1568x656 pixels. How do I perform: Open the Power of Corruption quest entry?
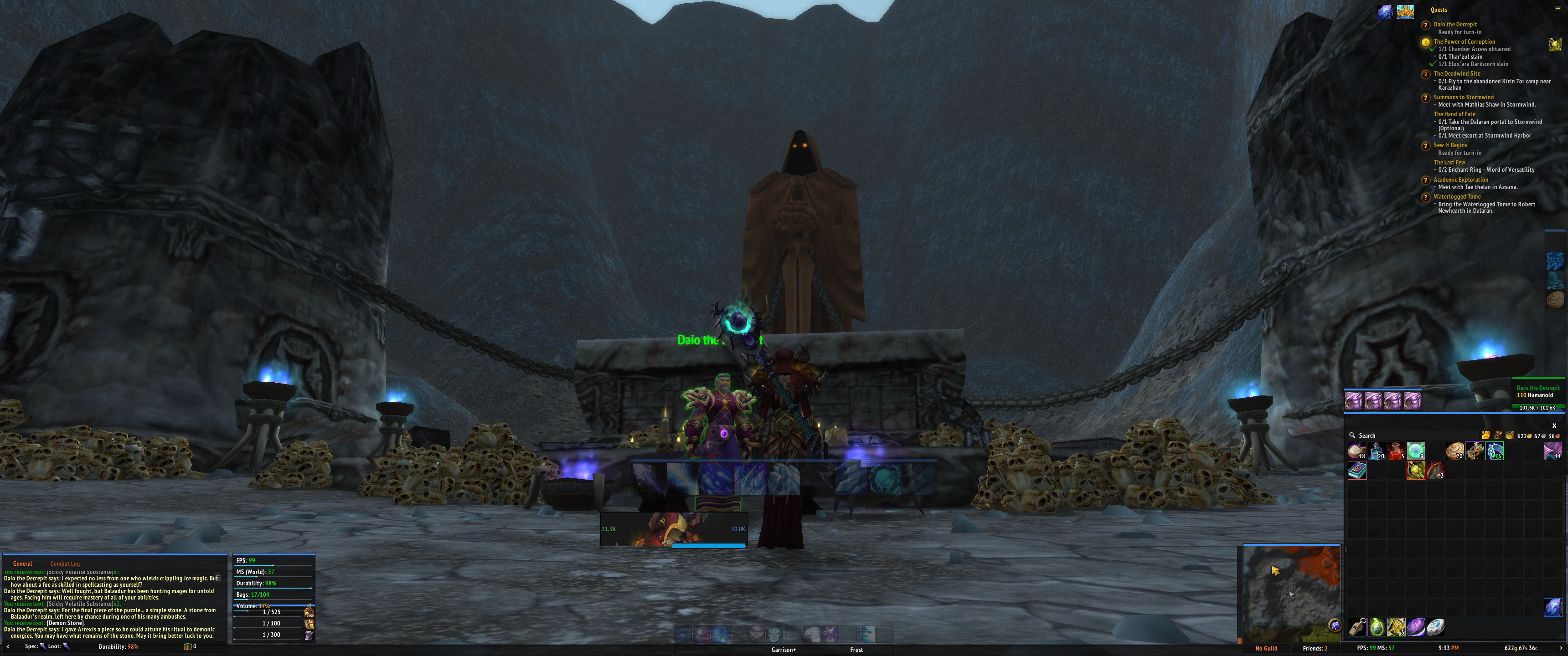[x=1464, y=41]
